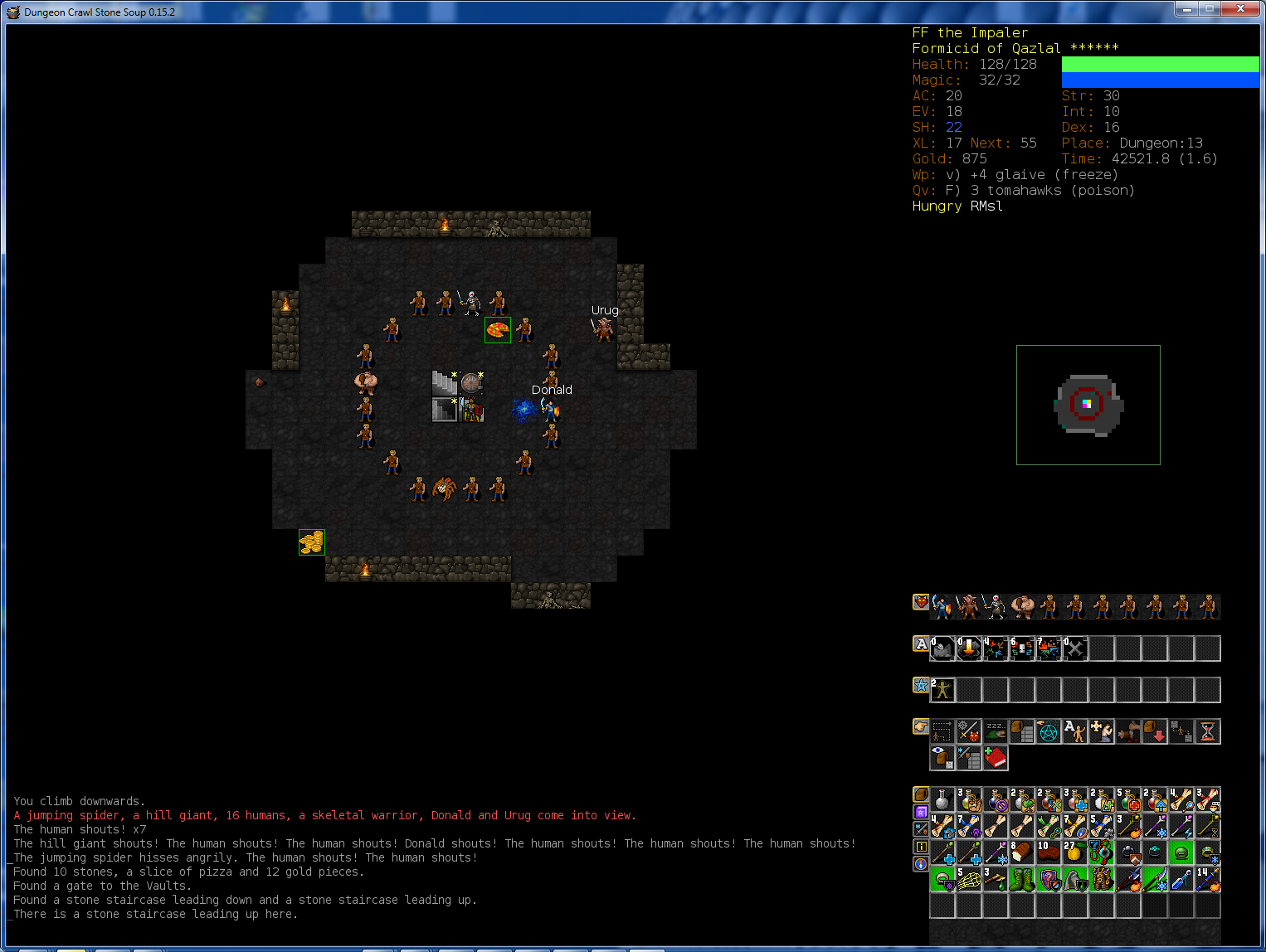Minimize the game window
Screen dimensions: 1266x952
pyautogui.click(x=1187, y=9)
